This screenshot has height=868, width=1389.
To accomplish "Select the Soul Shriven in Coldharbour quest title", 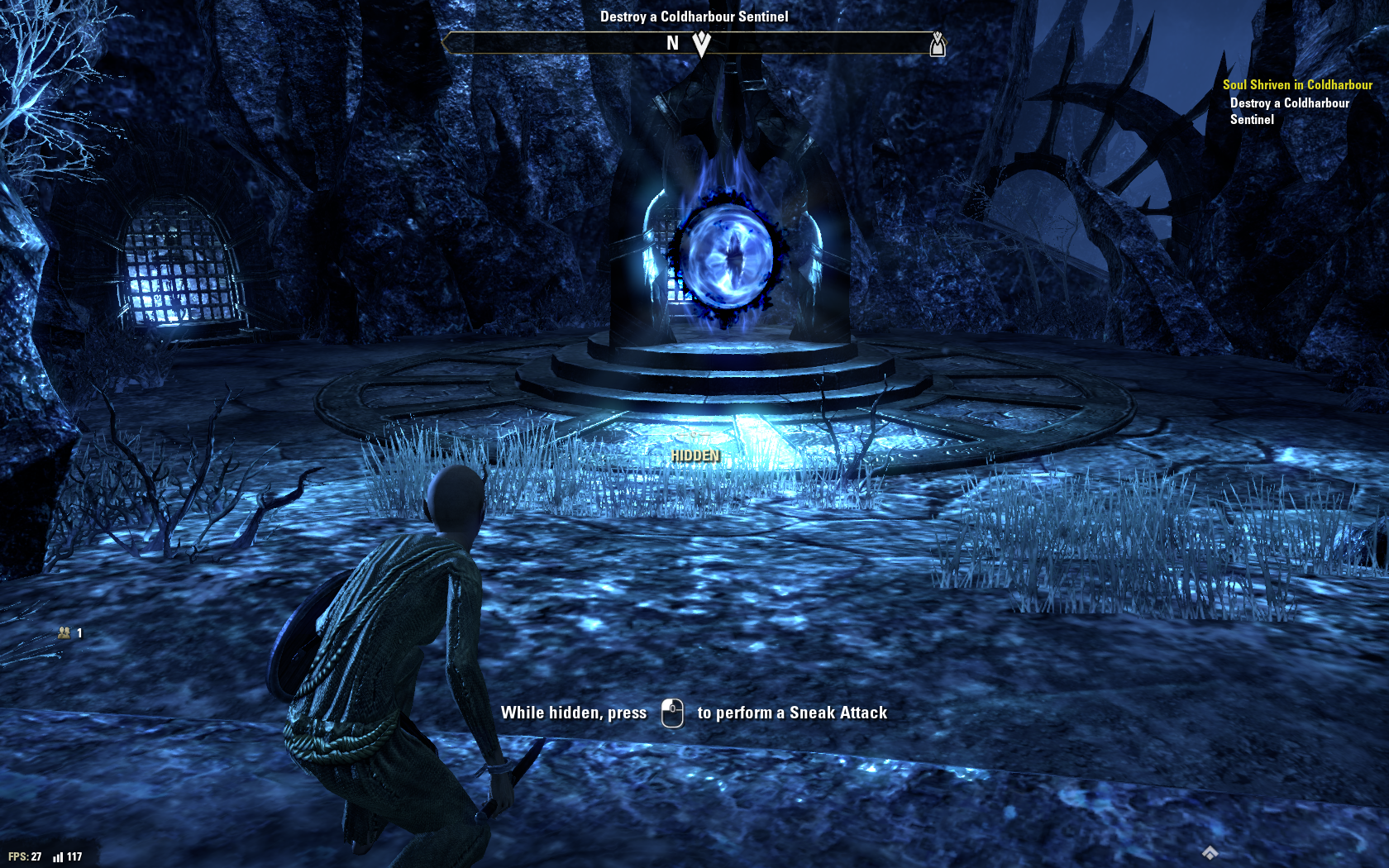I will click(x=1296, y=85).
